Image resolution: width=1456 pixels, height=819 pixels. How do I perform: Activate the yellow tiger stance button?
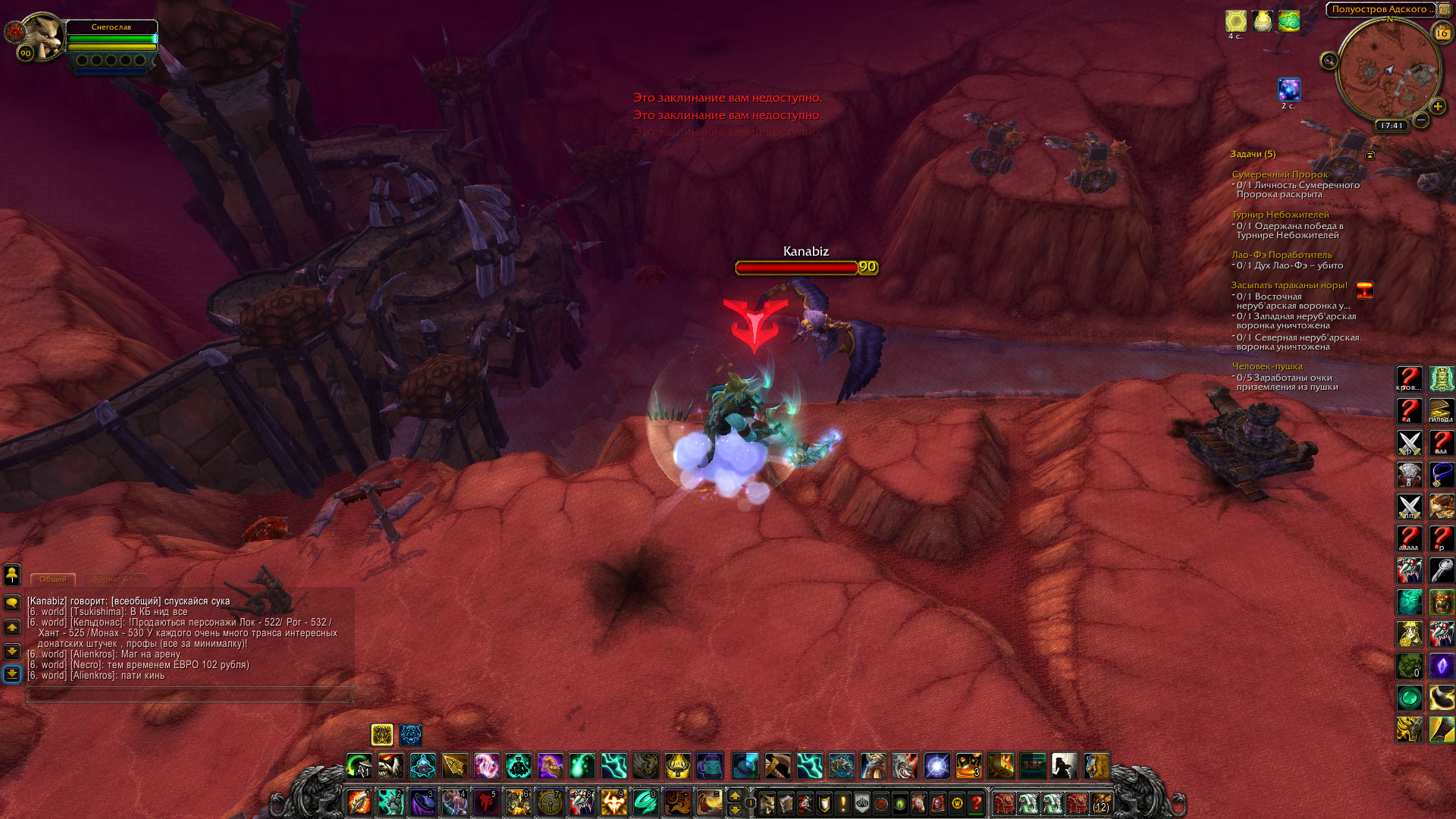tap(382, 734)
